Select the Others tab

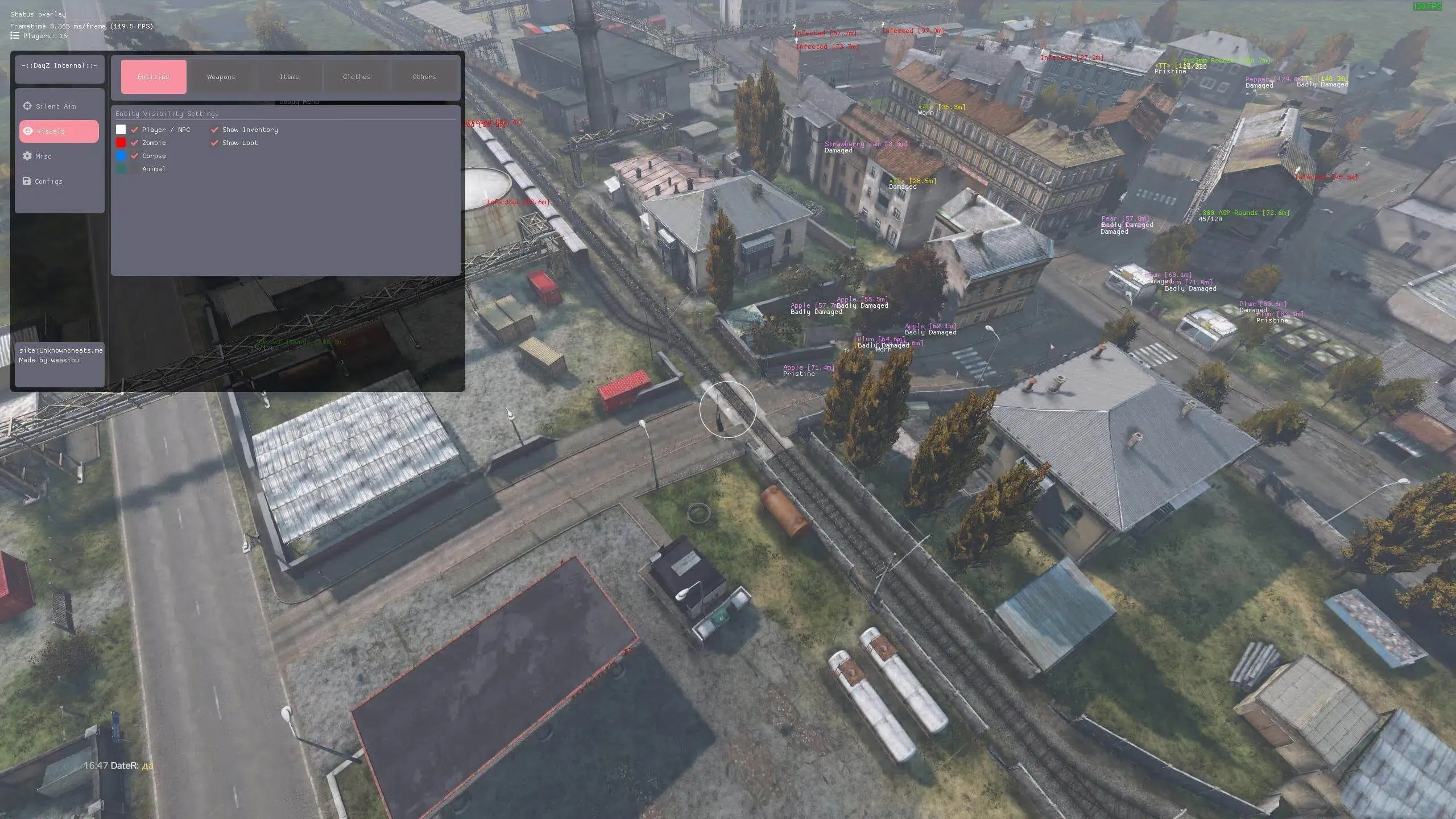tap(423, 77)
